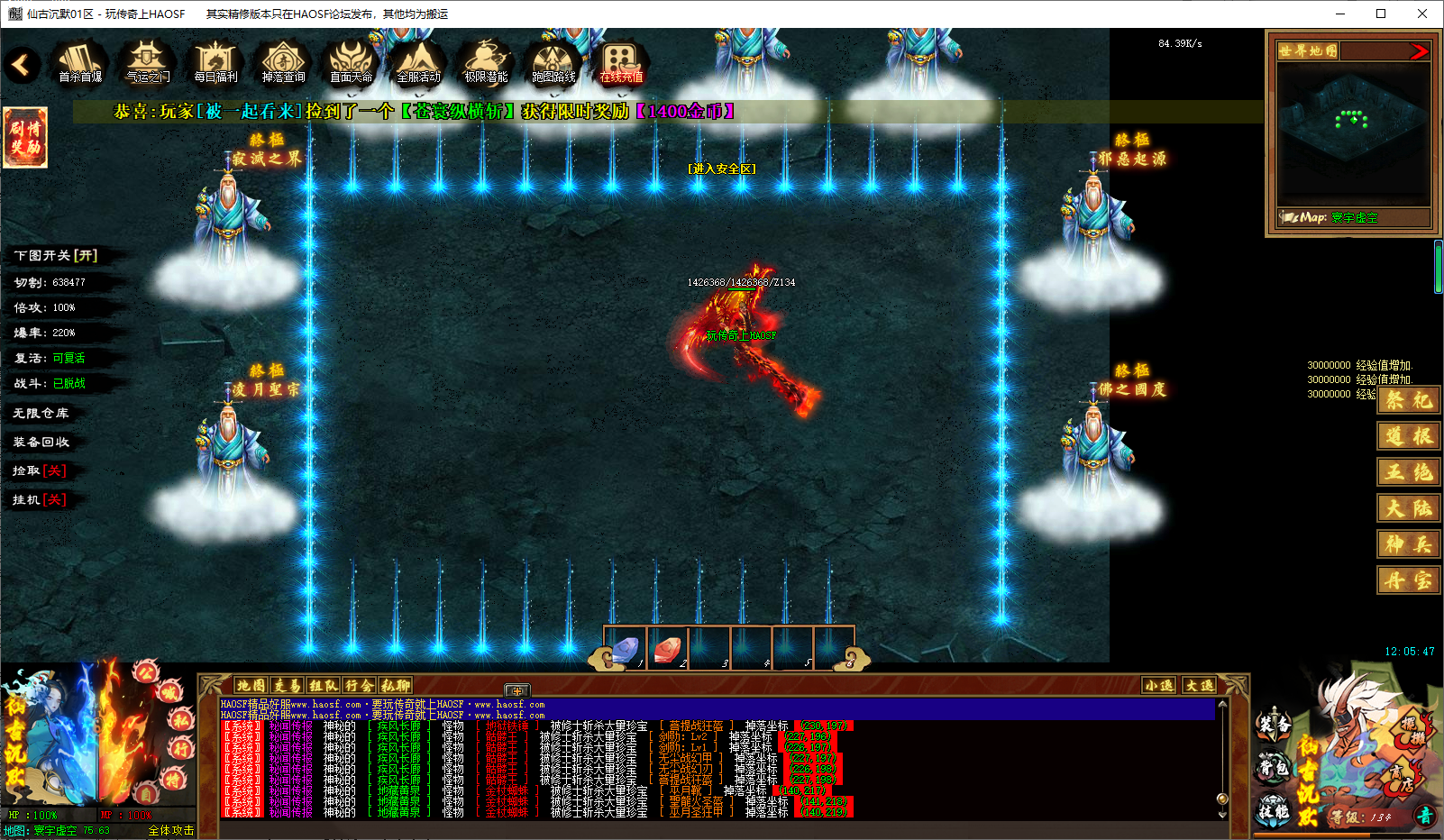Select the 神兵 side menu button
Screen dimensions: 1444x840
[x=1408, y=544]
